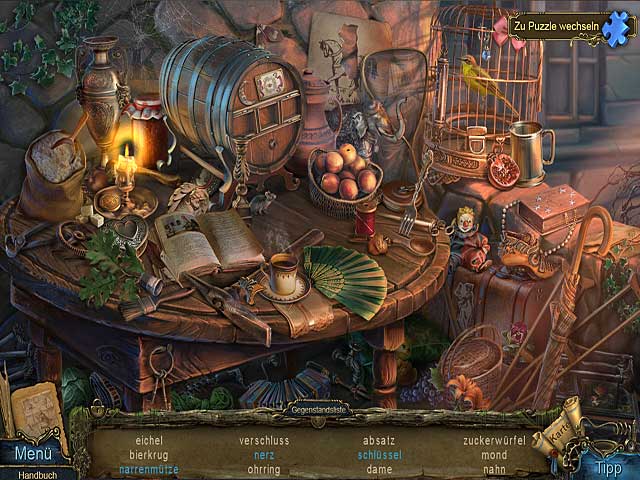The image size is (640, 480).
Task: Select 'absatz' in the item list
Action: [x=380, y=440]
